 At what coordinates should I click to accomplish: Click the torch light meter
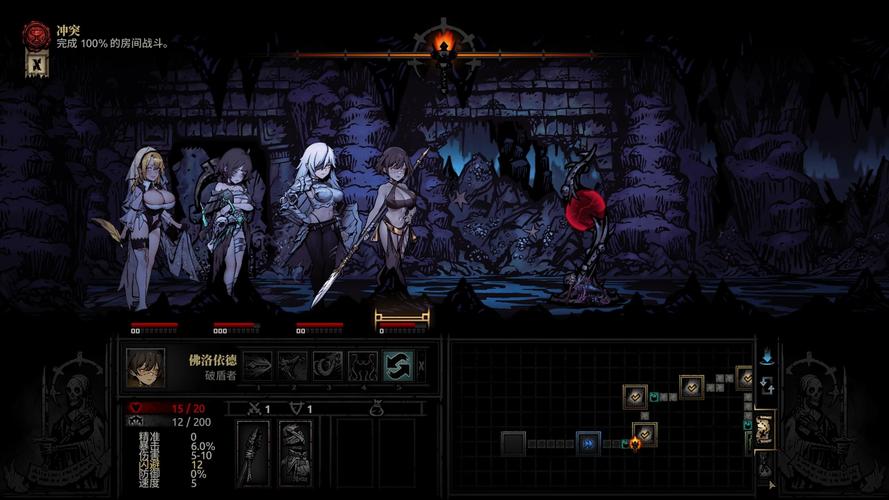pyautogui.click(x=445, y=42)
